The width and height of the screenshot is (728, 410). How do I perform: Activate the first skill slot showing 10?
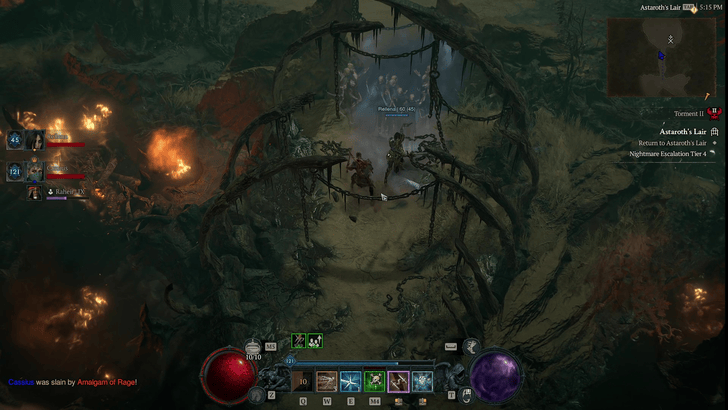(303, 381)
